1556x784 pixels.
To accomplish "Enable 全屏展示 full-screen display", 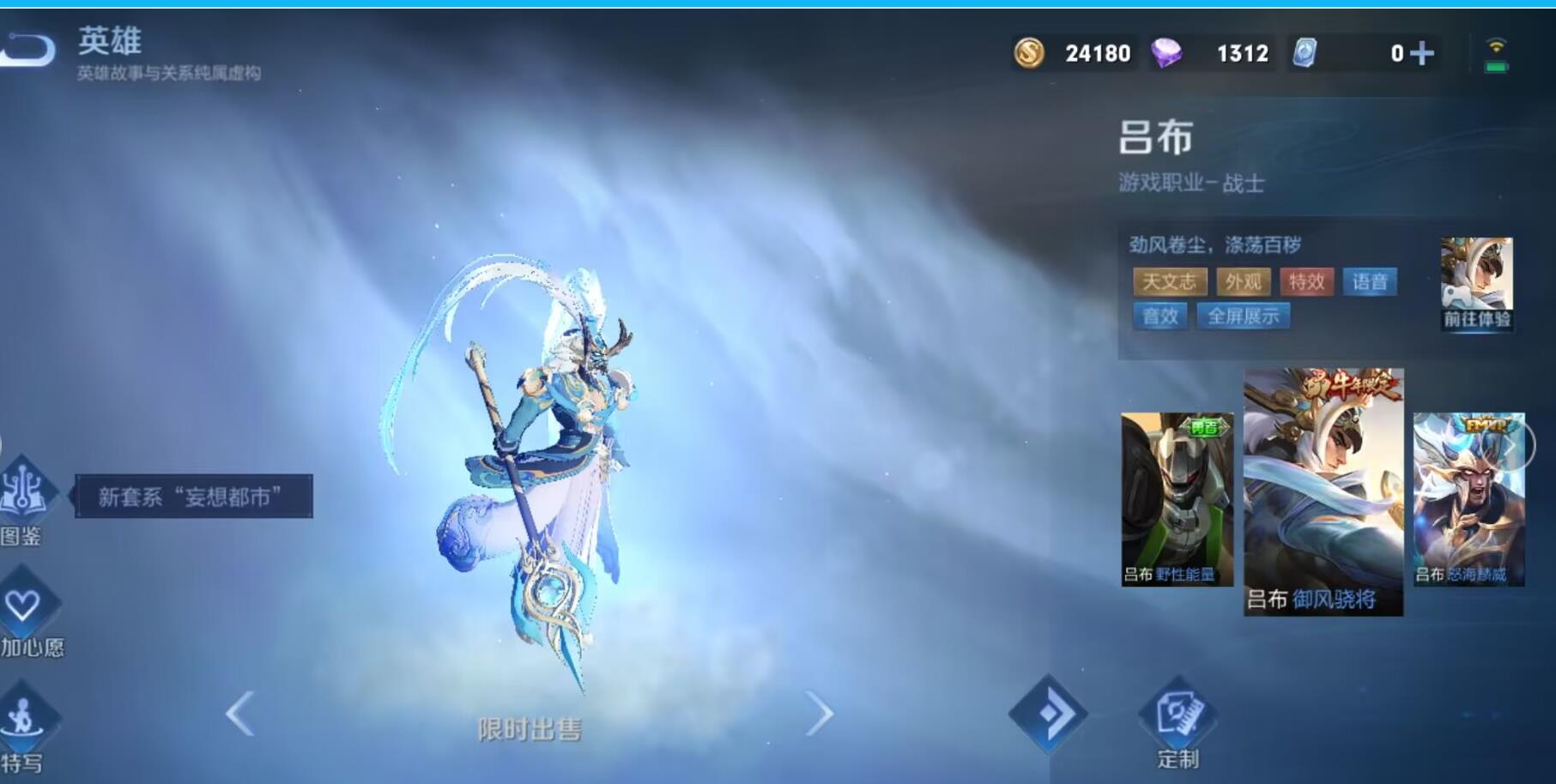I will tap(1244, 317).
